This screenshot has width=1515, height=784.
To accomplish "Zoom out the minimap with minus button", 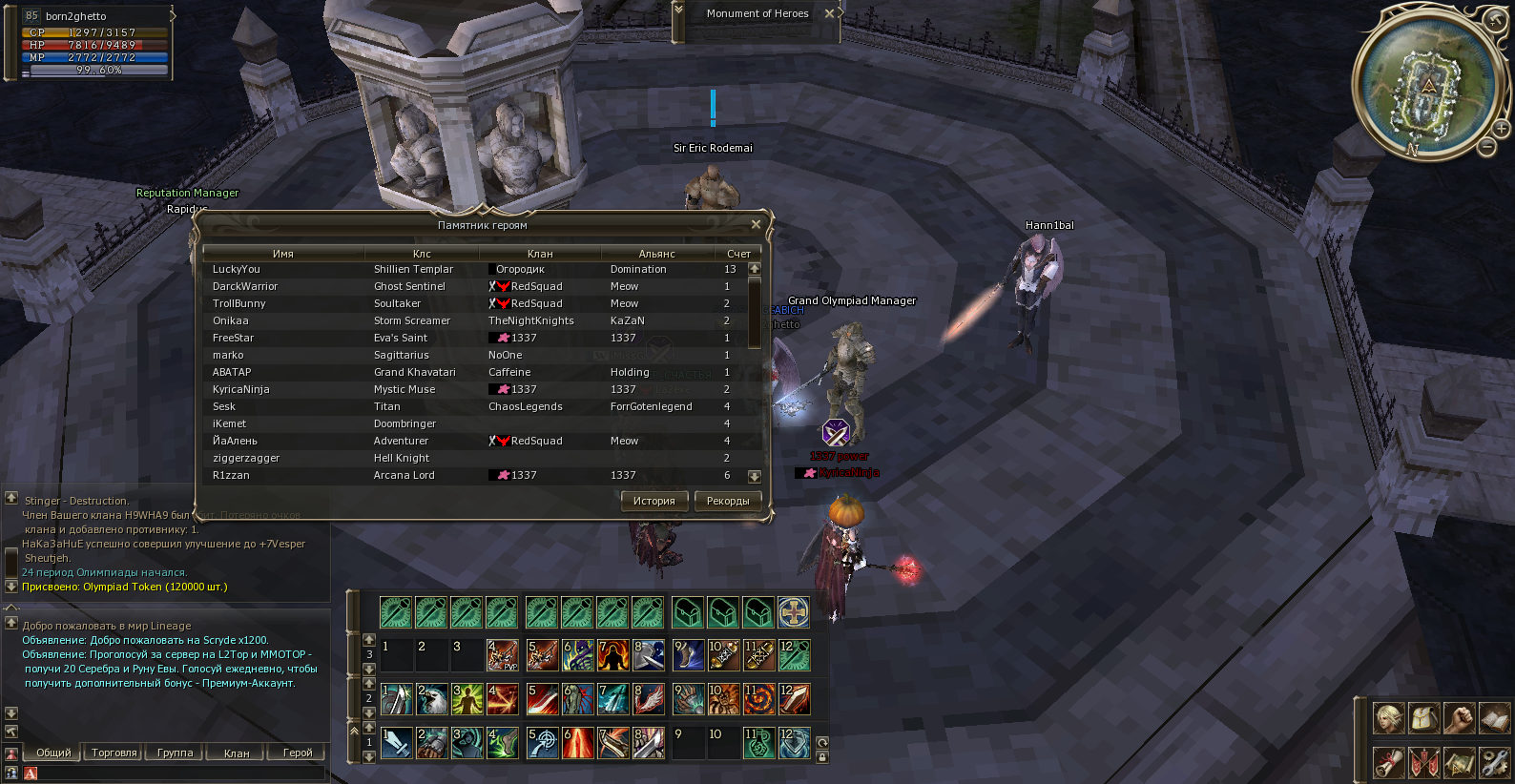I will (x=1486, y=147).
